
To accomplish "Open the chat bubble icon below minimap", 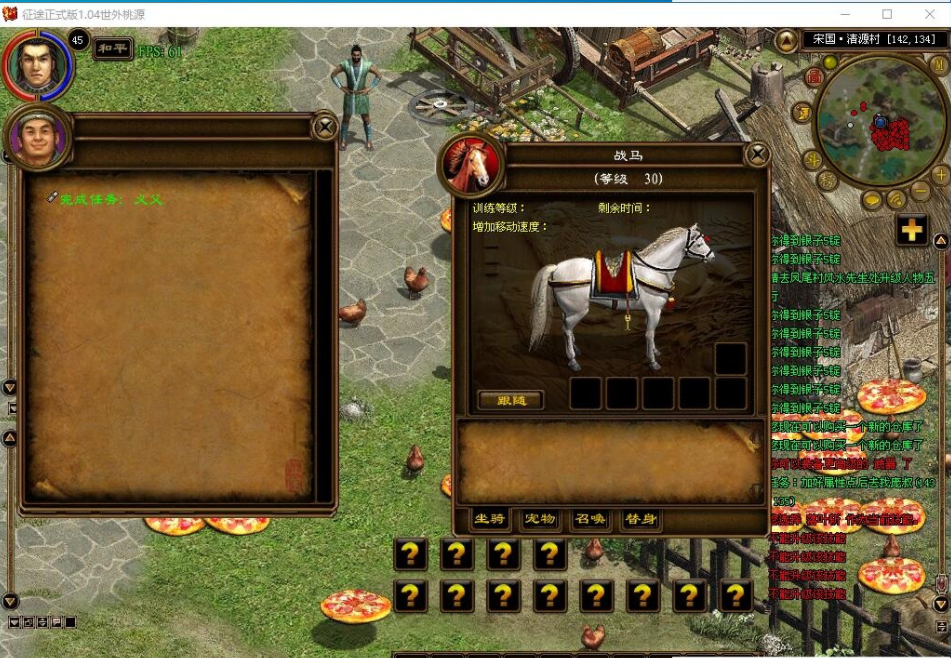I will [871, 200].
